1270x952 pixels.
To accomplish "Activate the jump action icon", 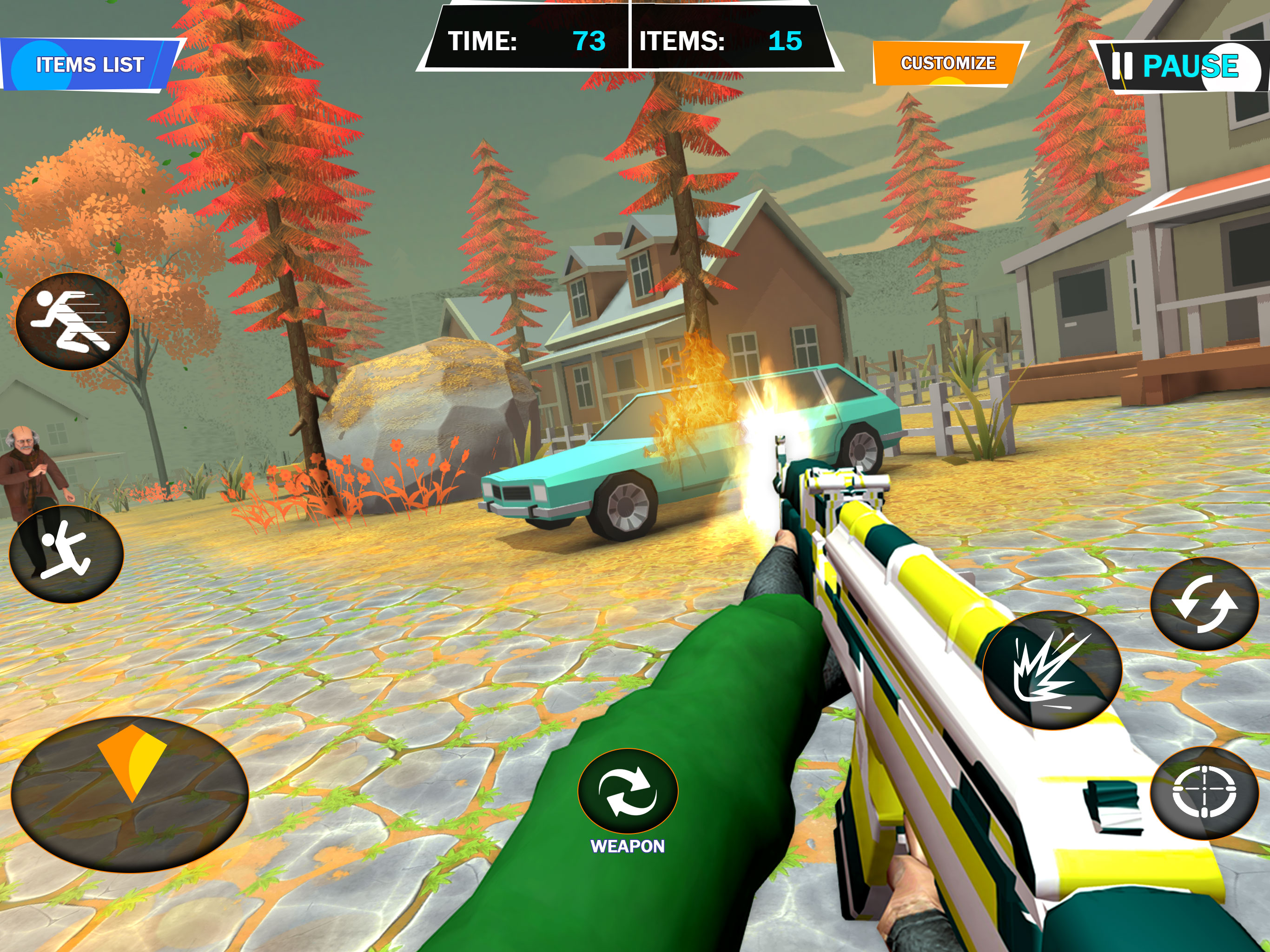I will [66, 555].
